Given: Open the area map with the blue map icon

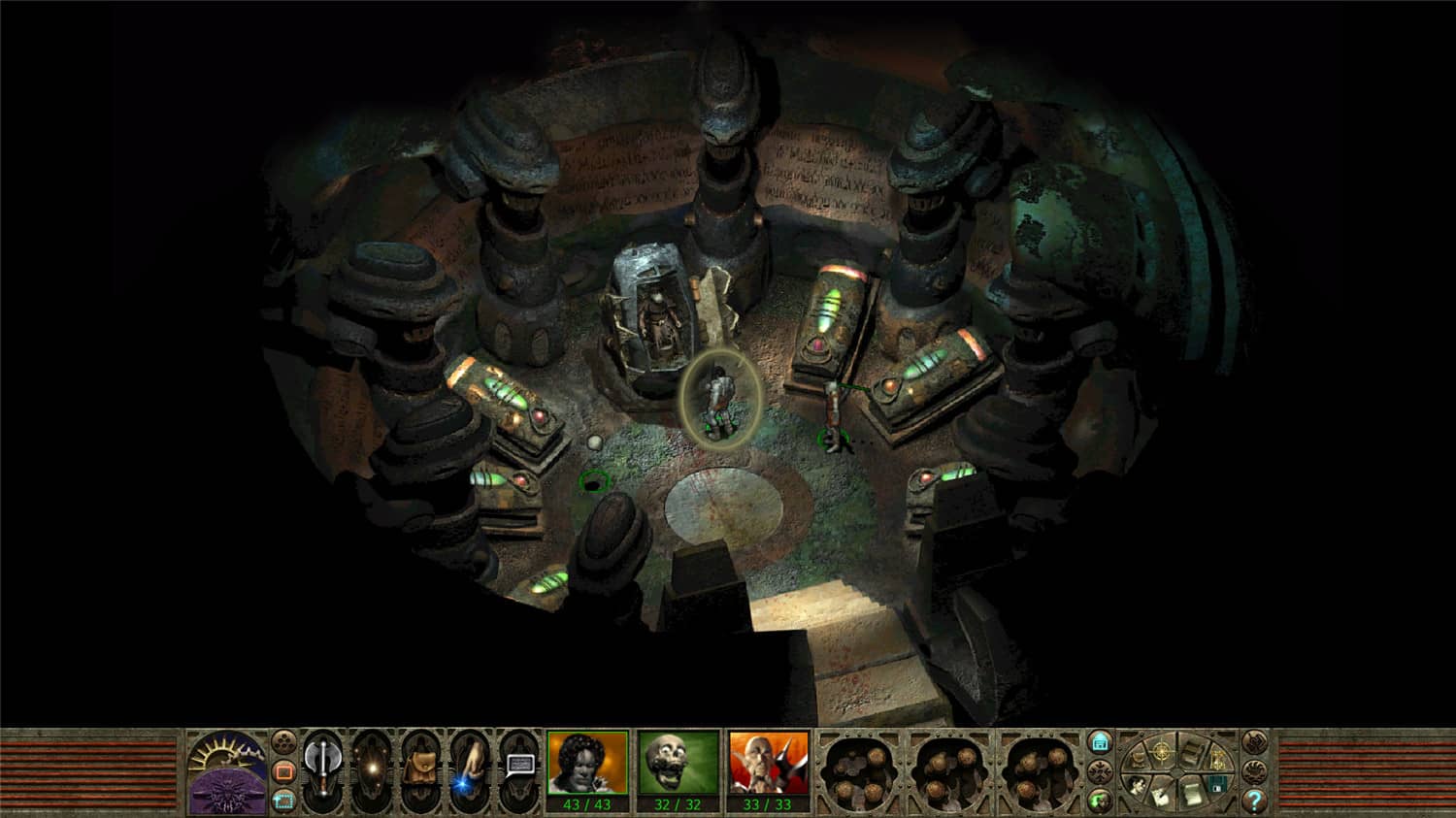Looking at the screenshot, I should coord(1101,741).
